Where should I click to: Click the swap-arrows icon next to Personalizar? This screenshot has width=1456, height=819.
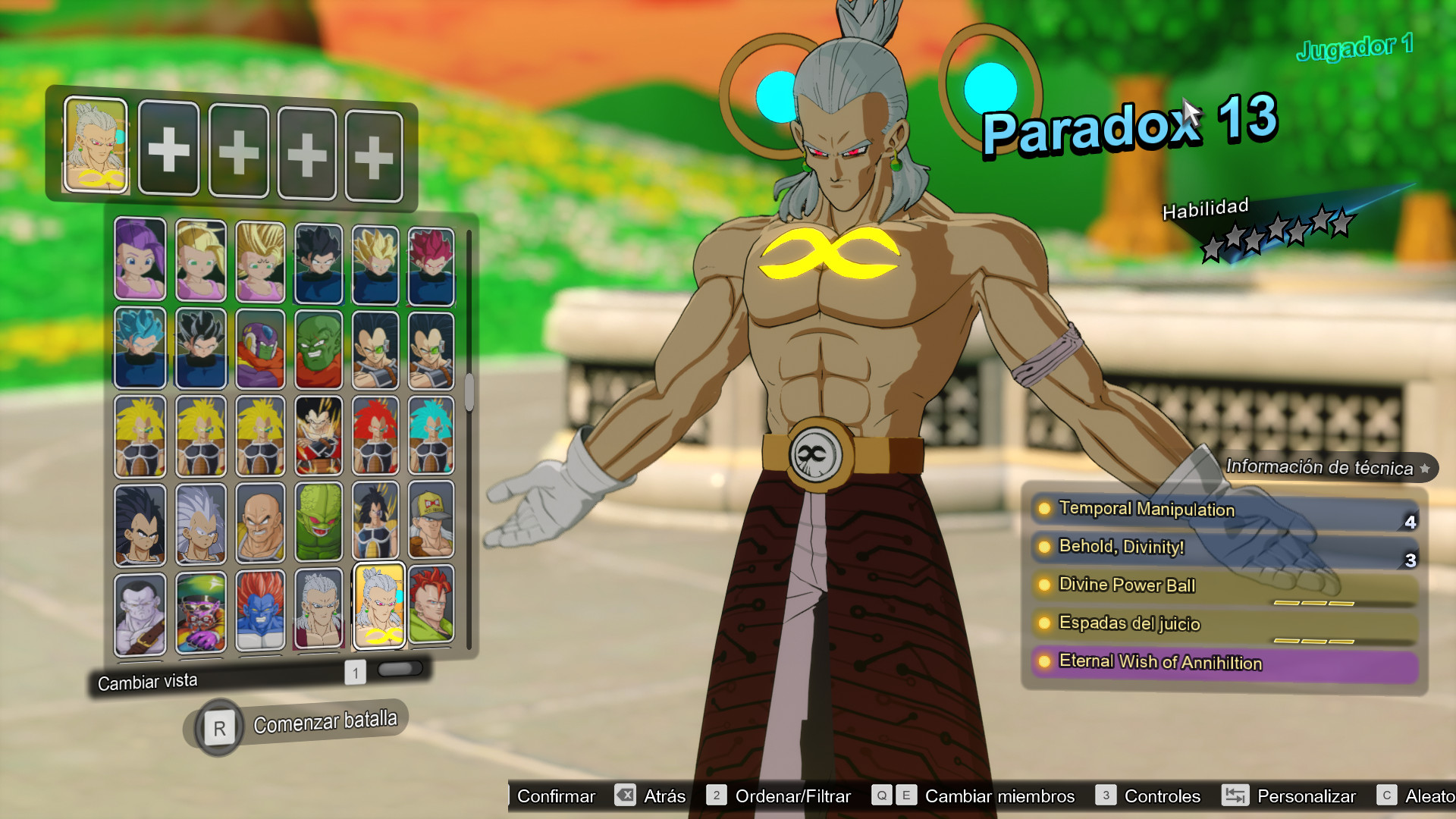click(x=1235, y=796)
